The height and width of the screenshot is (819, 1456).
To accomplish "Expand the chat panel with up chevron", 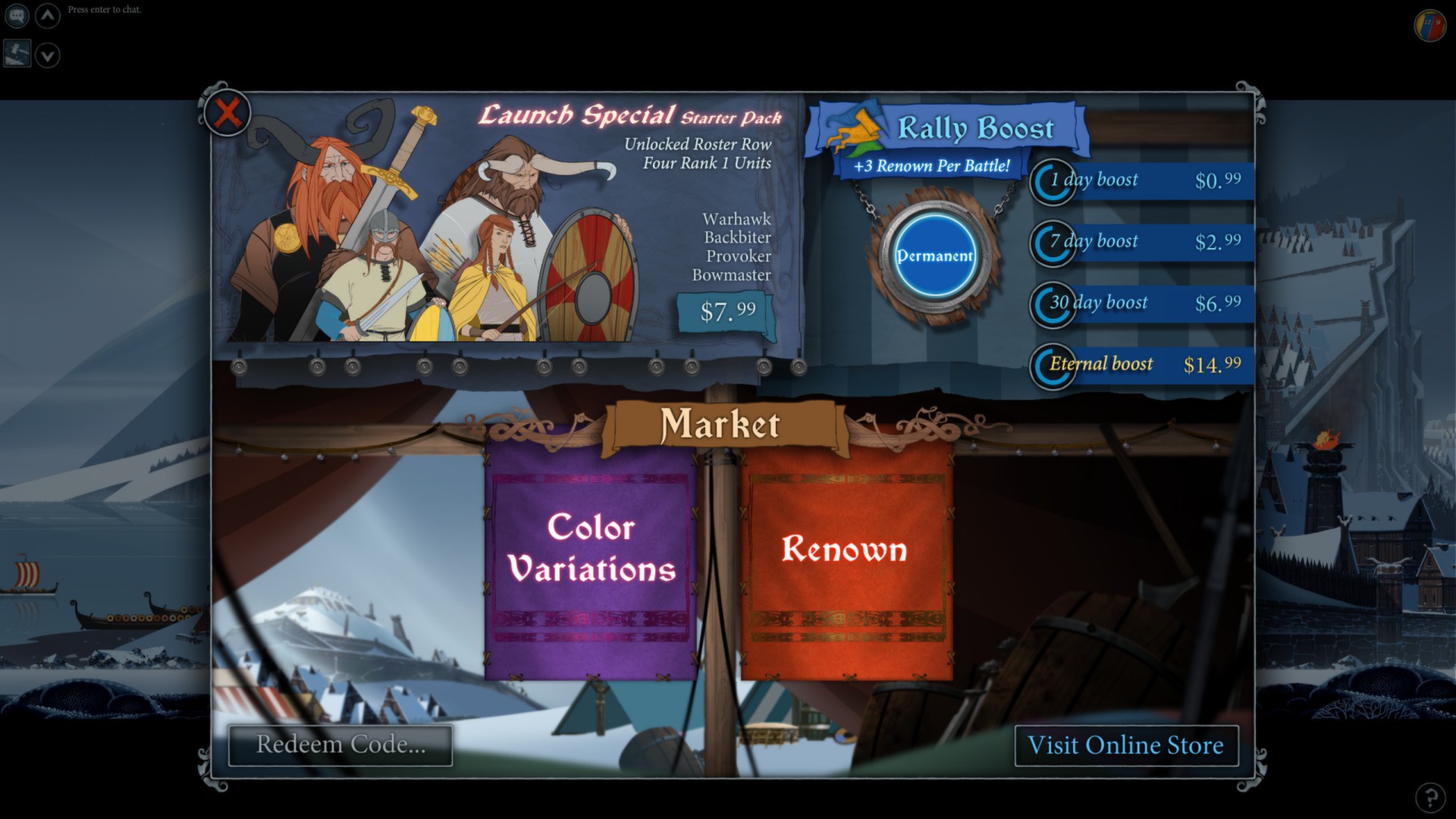I will click(x=47, y=15).
